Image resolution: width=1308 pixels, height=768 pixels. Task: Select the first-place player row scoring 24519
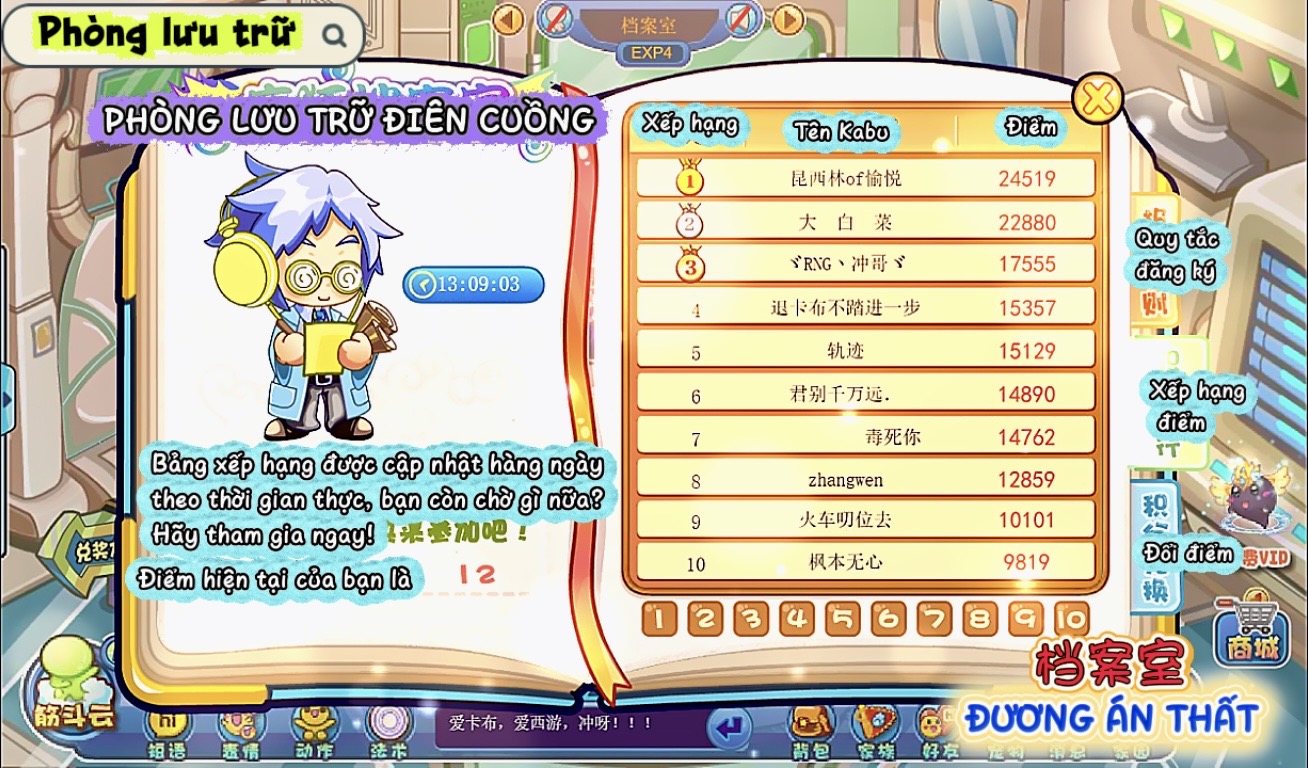(x=865, y=179)
